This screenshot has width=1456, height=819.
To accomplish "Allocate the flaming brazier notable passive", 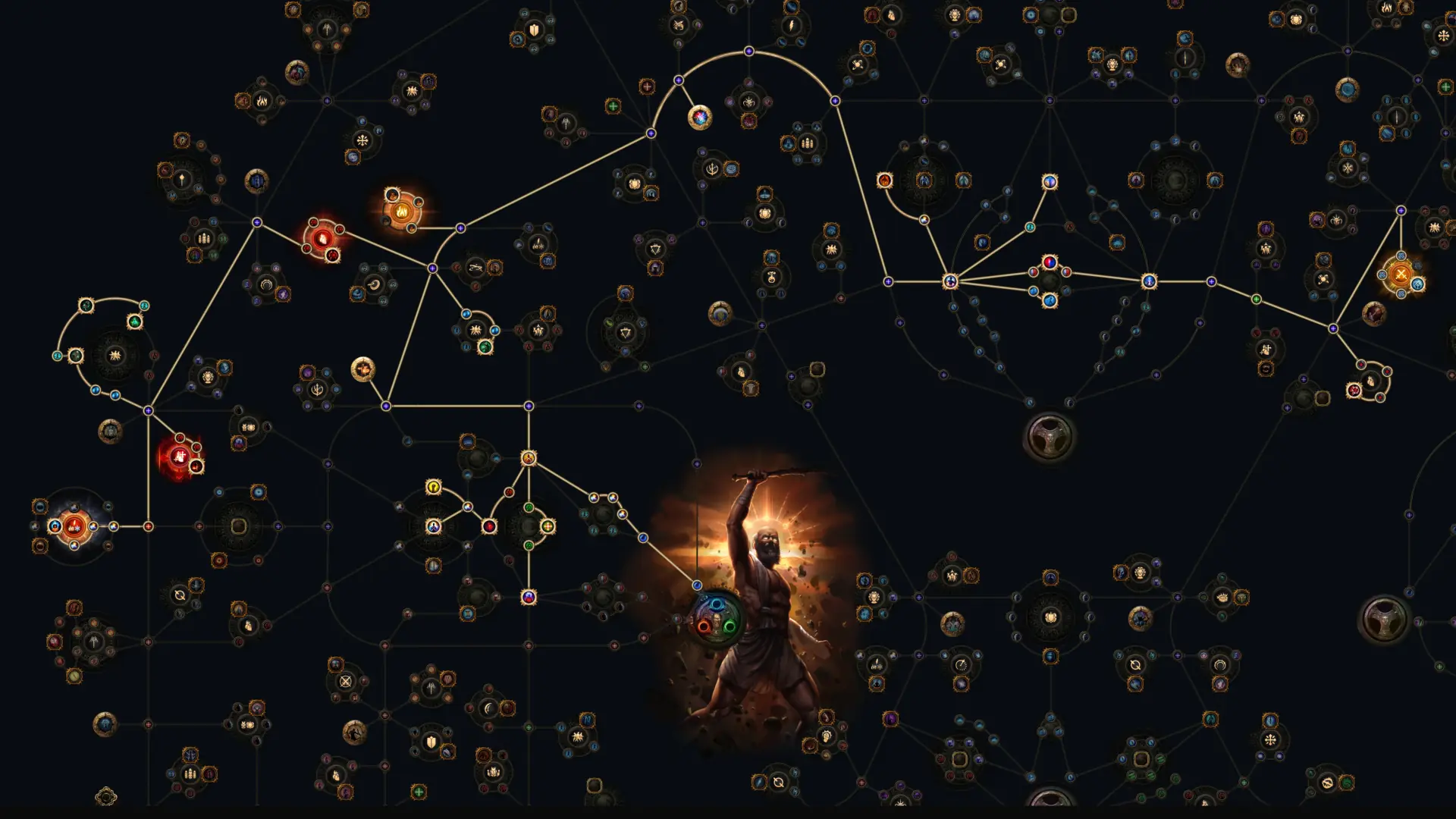I will click(x=401, y=213).
